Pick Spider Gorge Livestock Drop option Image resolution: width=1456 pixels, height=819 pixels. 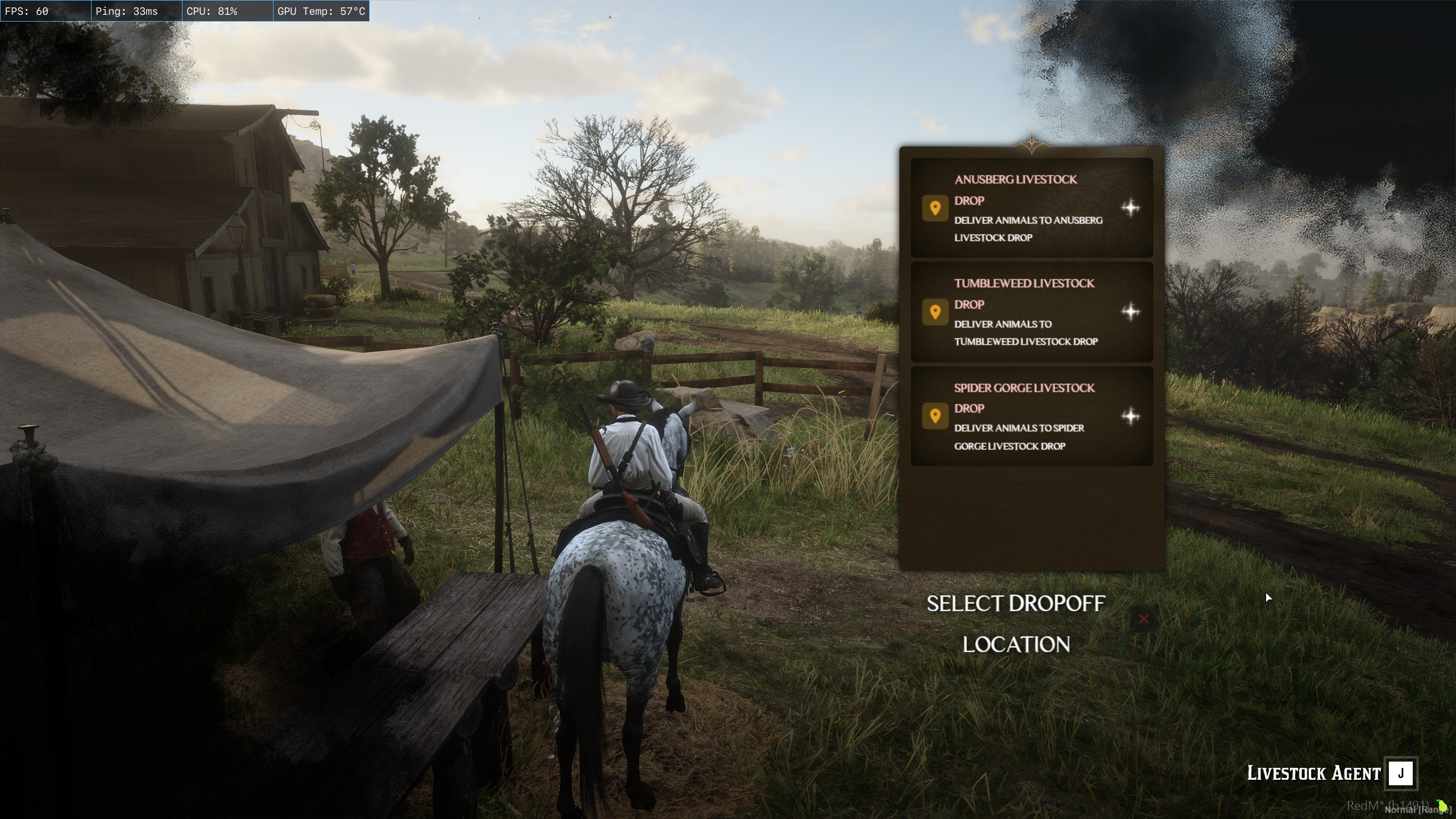tap(1031, 416)
